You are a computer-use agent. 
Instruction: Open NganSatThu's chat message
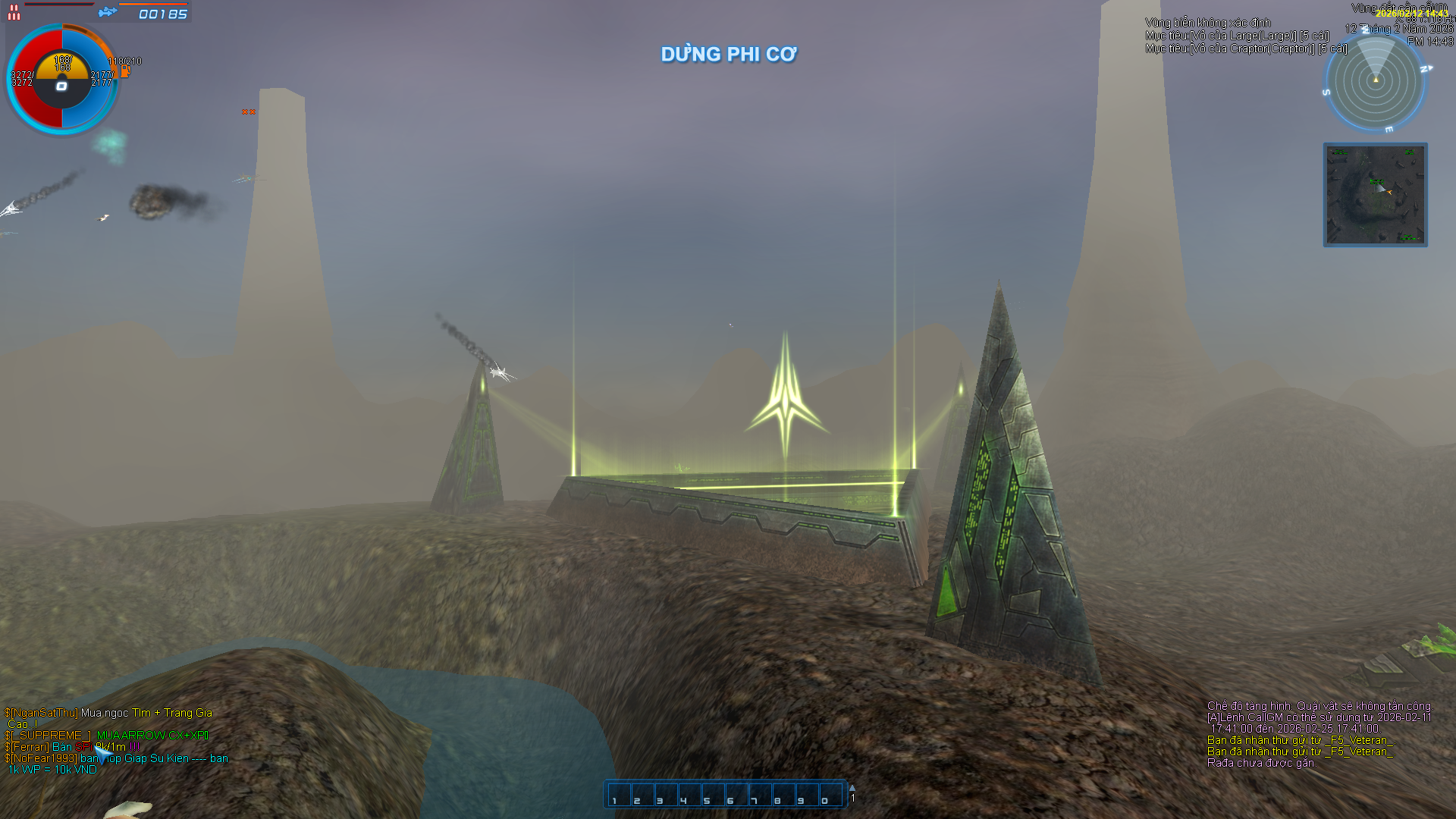pos(108,713)
